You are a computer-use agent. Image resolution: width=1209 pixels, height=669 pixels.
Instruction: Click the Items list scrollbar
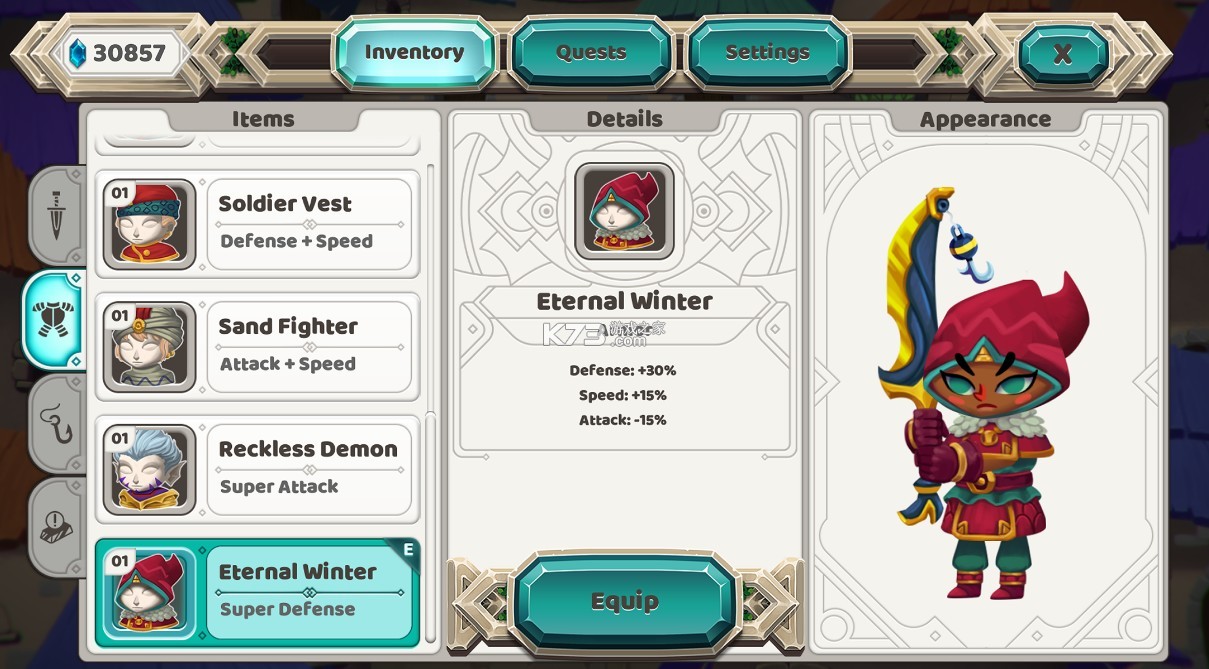(431, 400)
